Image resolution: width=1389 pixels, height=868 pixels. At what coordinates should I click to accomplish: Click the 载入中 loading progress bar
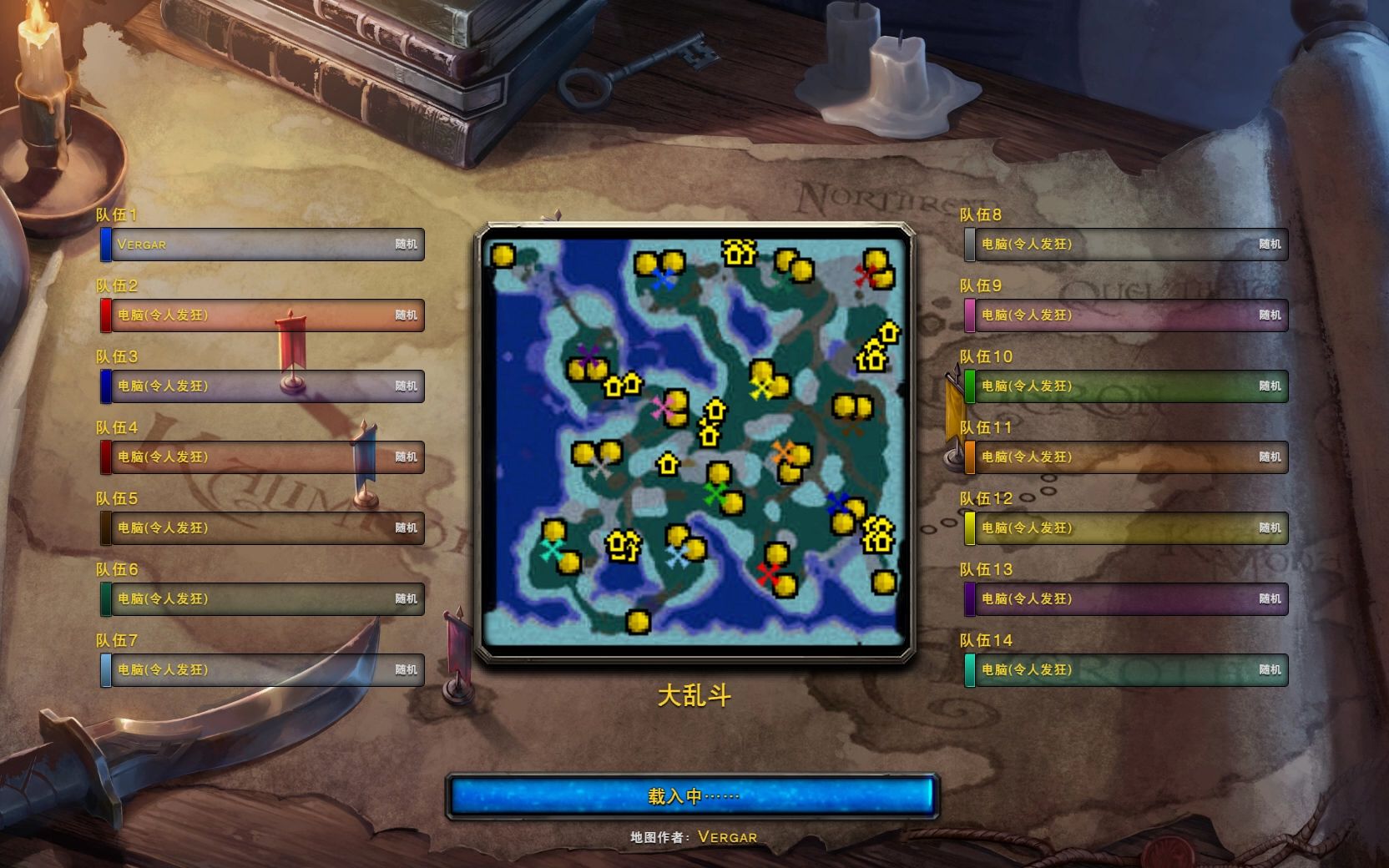coord(693,795)
